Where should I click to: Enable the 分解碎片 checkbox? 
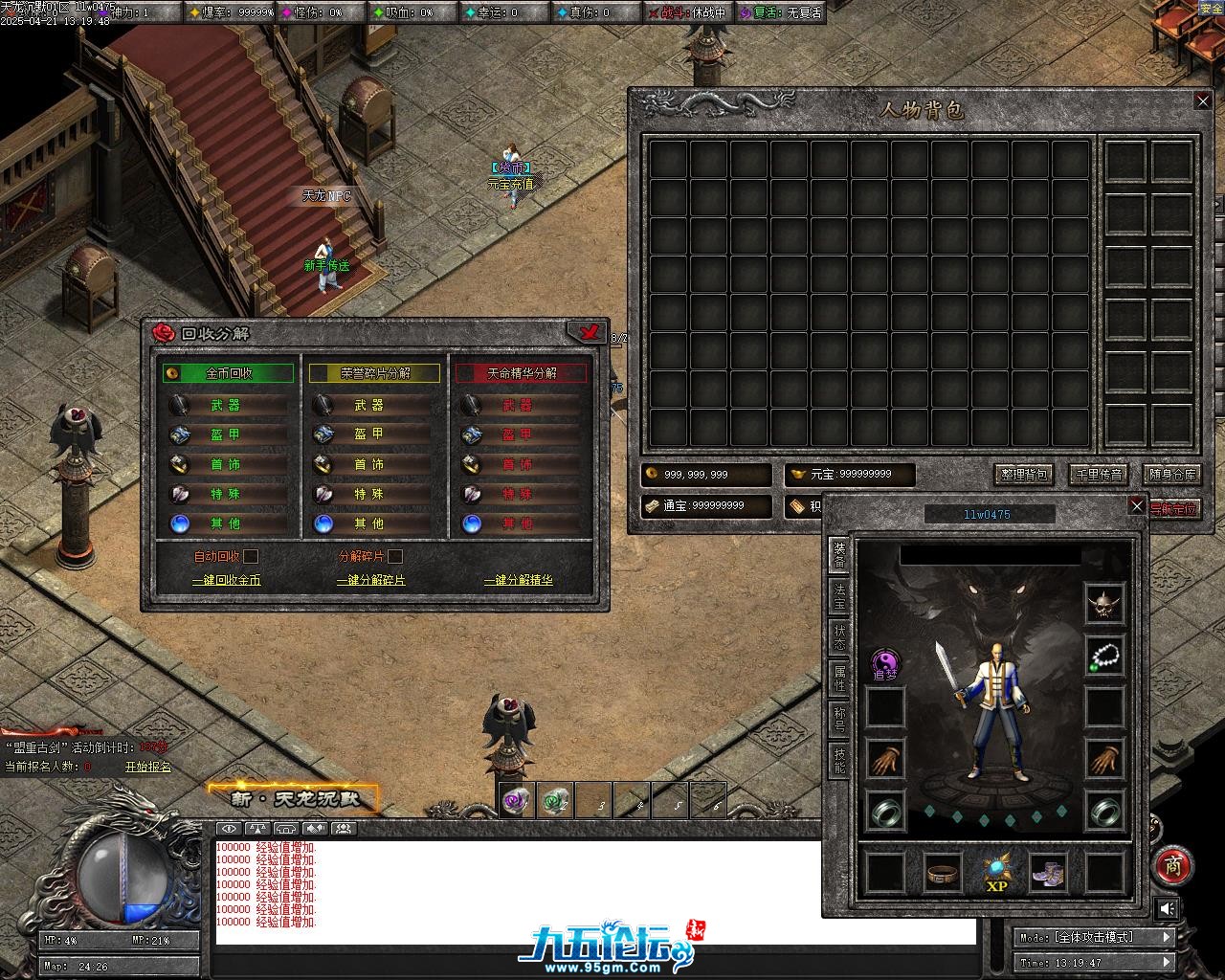pos(395,556)
